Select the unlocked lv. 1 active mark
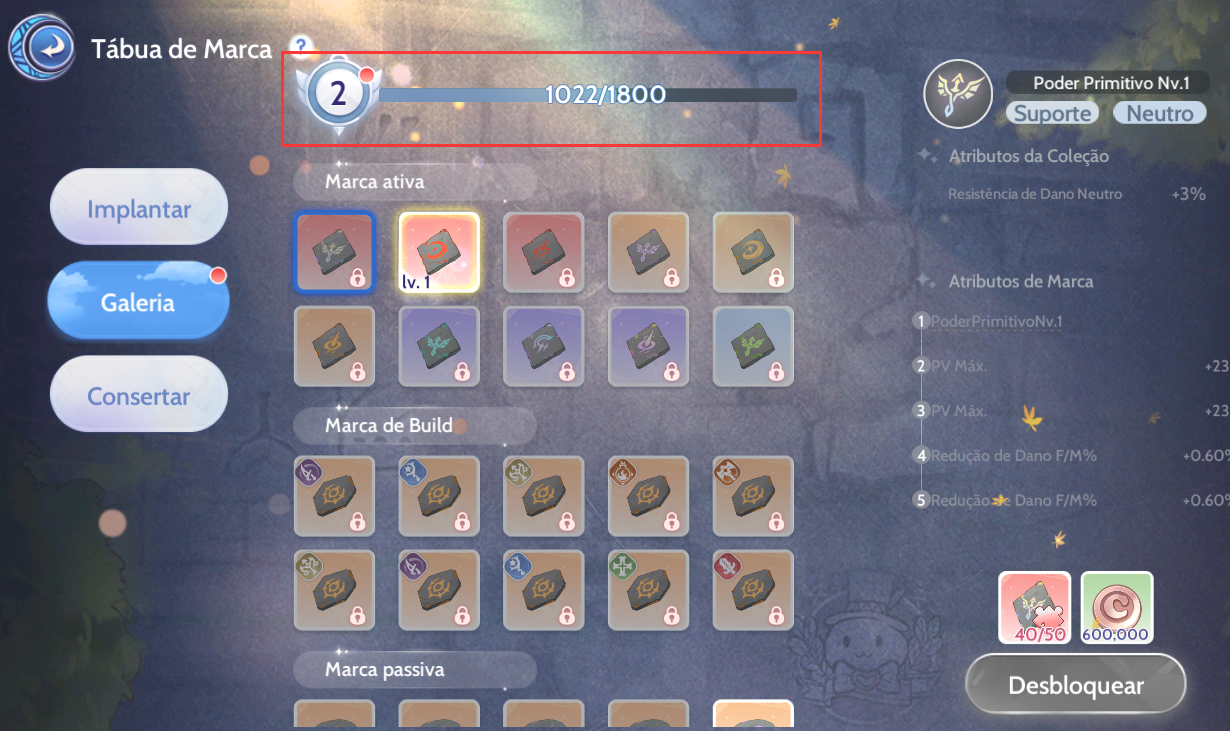Screen dimensions: 1230x731 [439, 252]
